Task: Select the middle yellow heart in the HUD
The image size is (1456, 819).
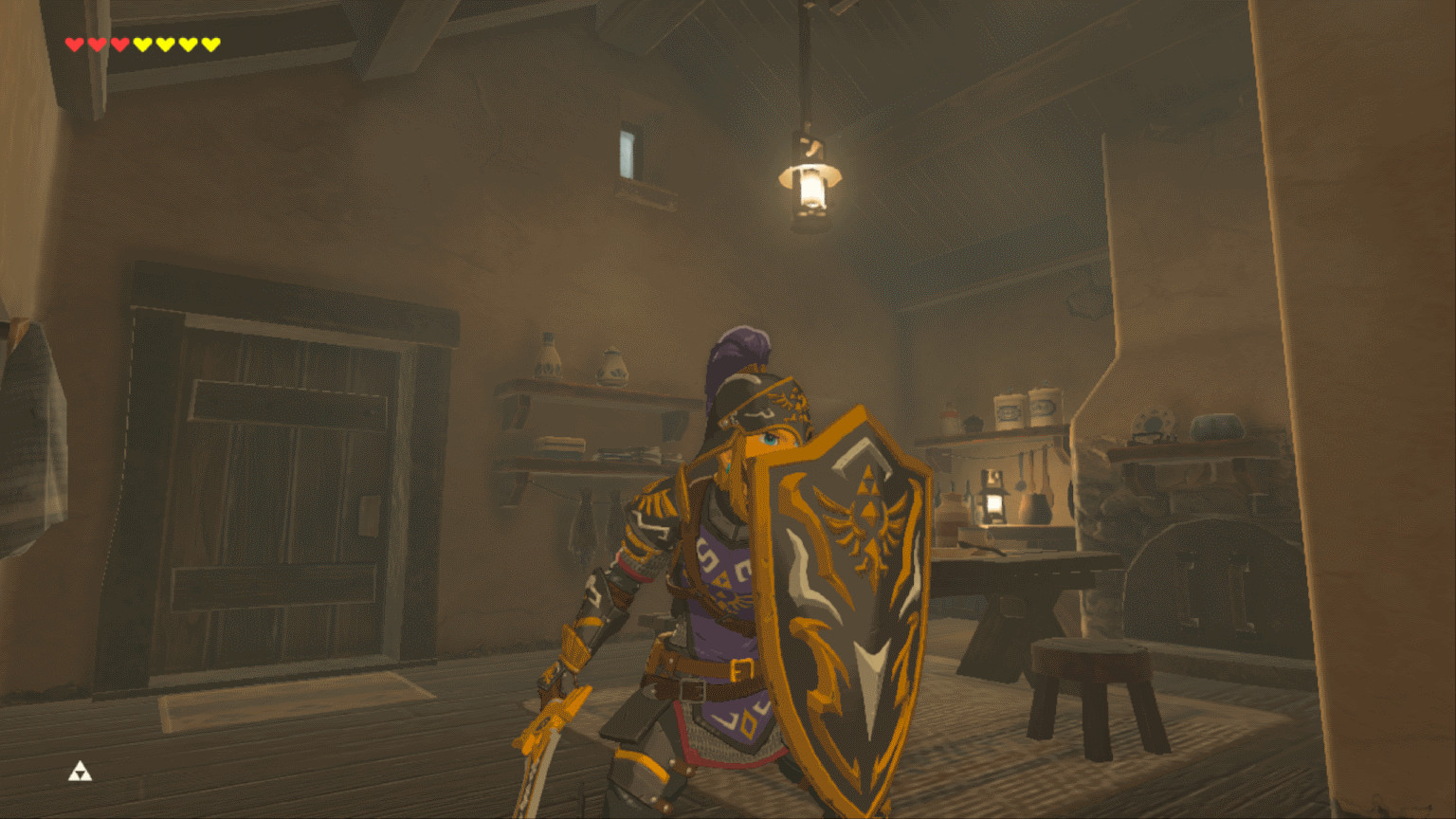Action: coord(177,43)
